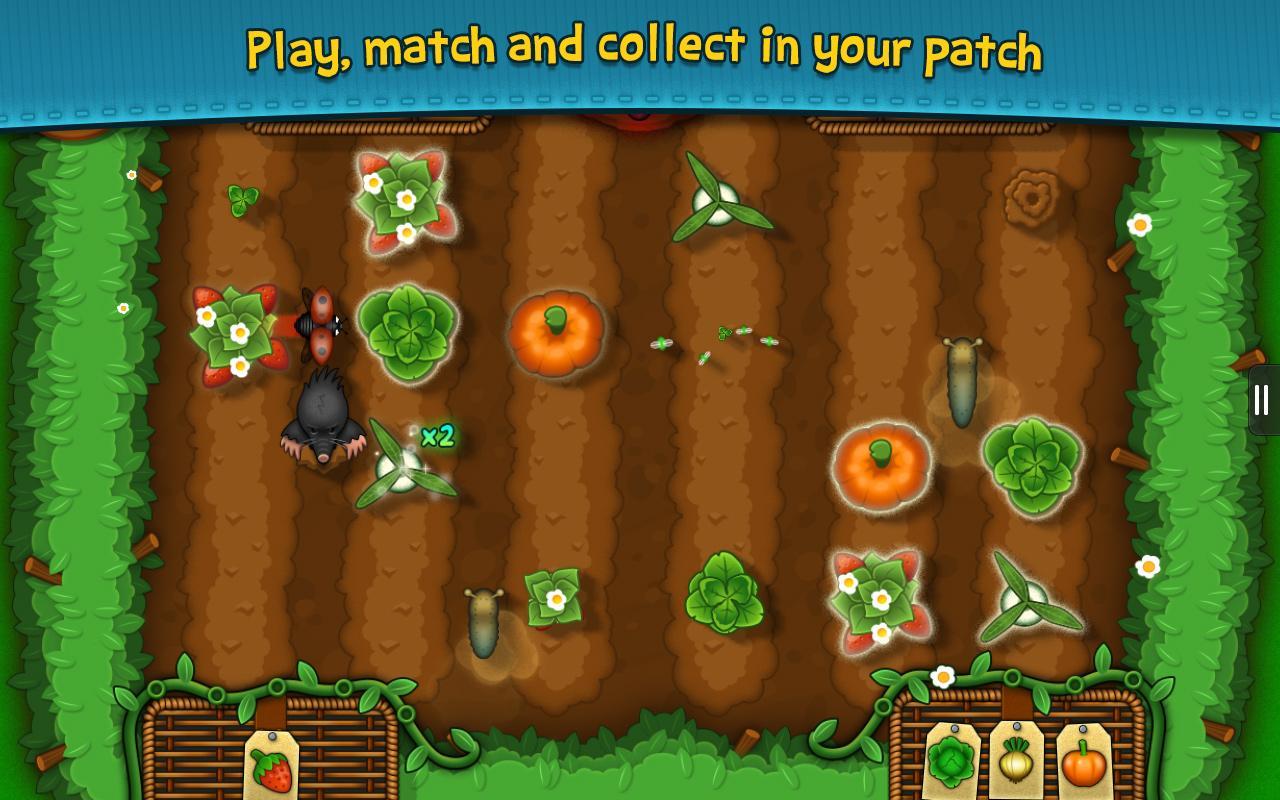Tap the pause icon on the right edge
This screenshot has height=800, width=1280.
point(1261,399)
